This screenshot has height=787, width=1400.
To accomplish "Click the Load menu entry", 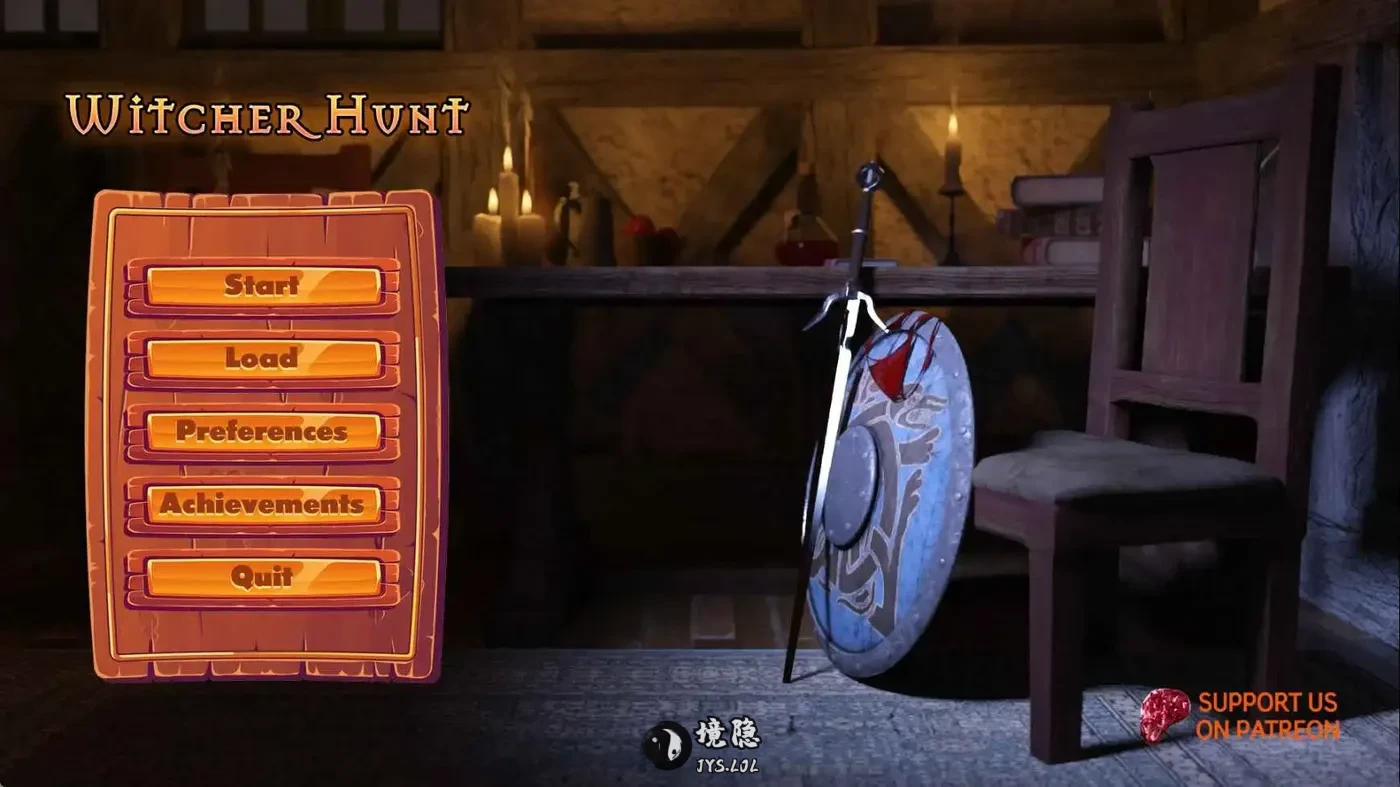I will pos(262,358).
